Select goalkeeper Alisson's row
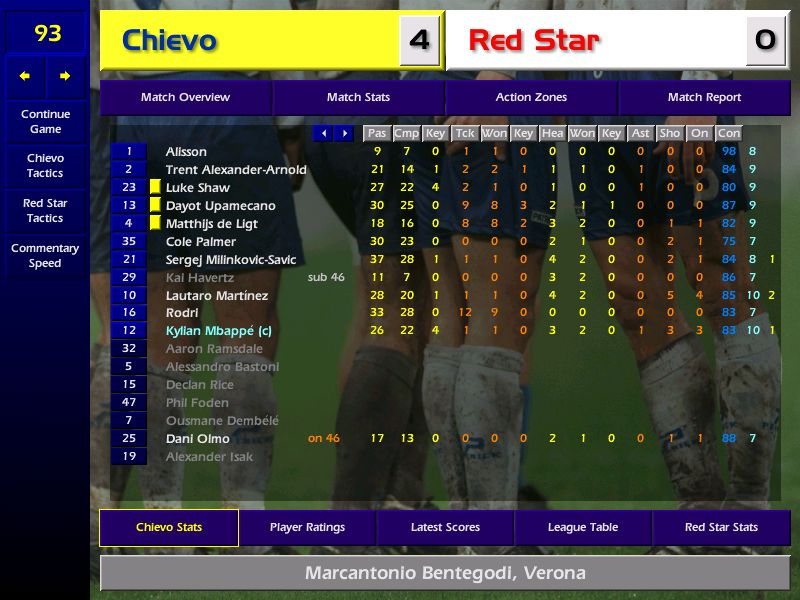Screen dimensions: 800x600 [x=186, y=152]
